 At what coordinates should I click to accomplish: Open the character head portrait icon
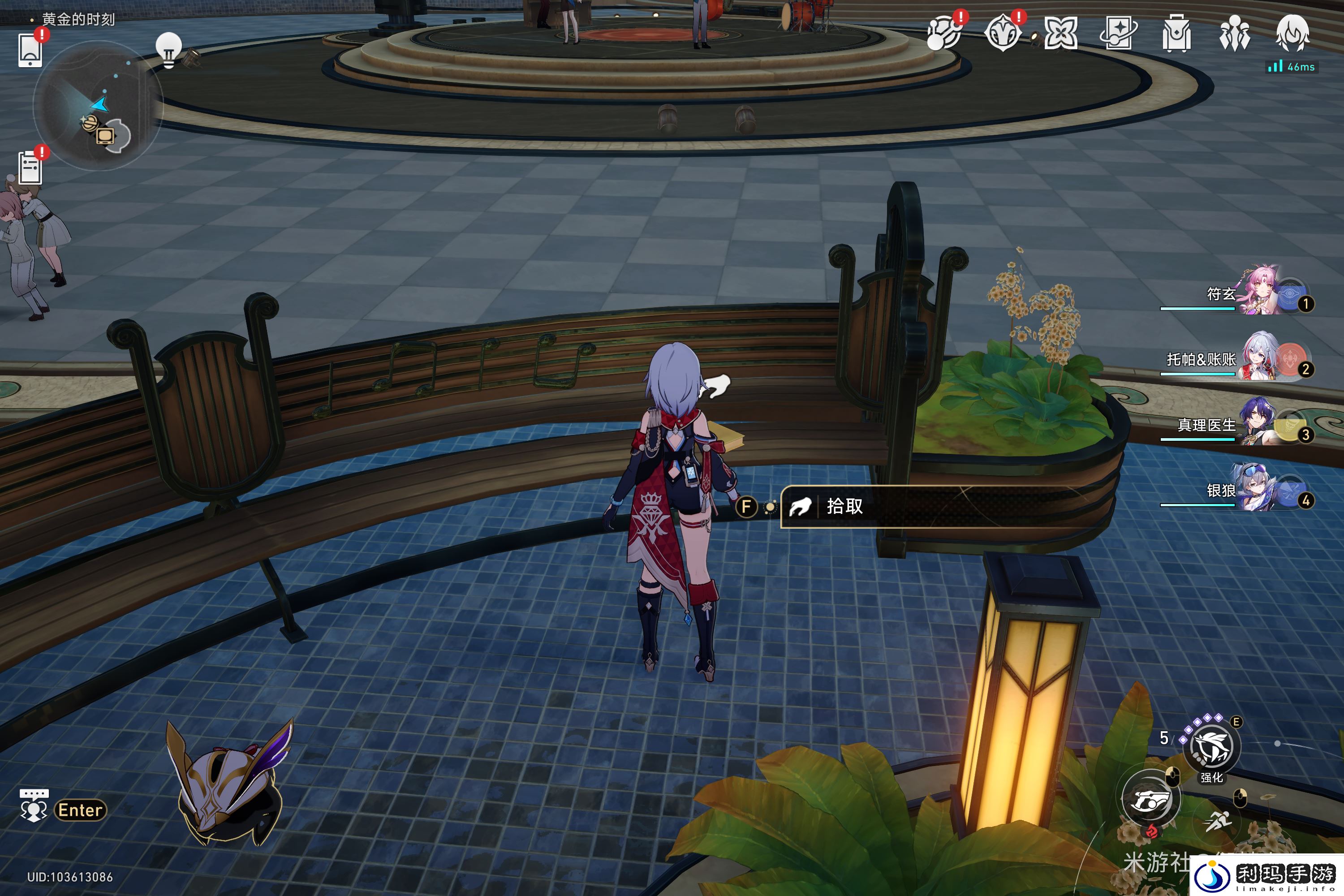tap(1292, 33)
